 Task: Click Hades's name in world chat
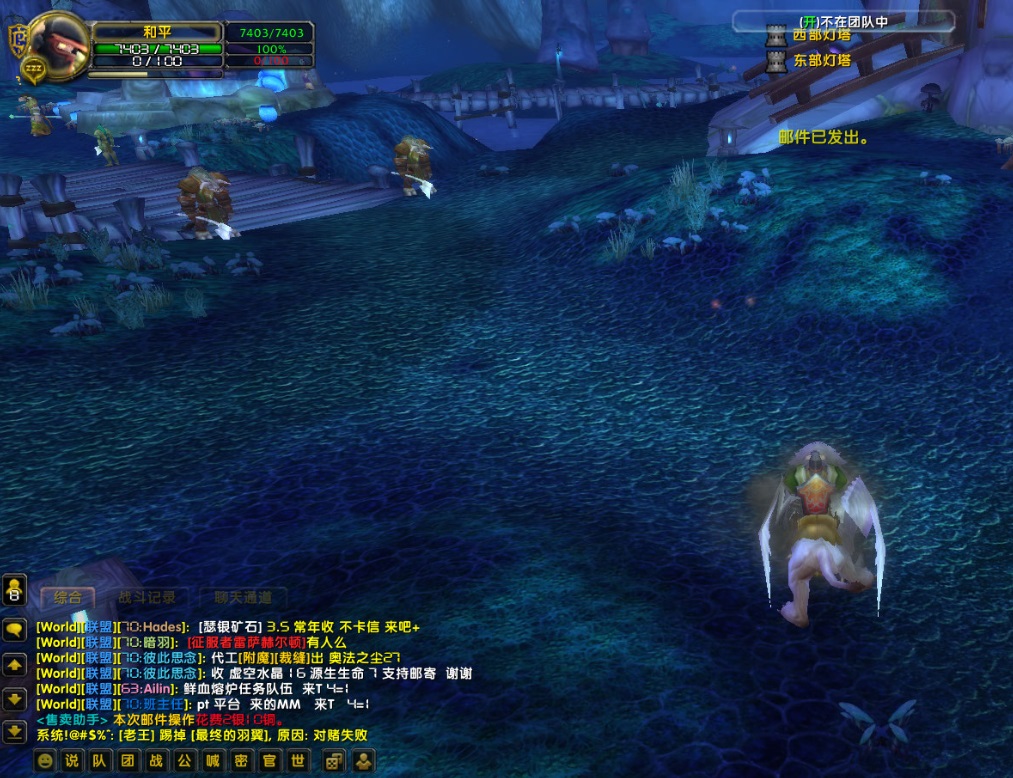pos(165,627)
